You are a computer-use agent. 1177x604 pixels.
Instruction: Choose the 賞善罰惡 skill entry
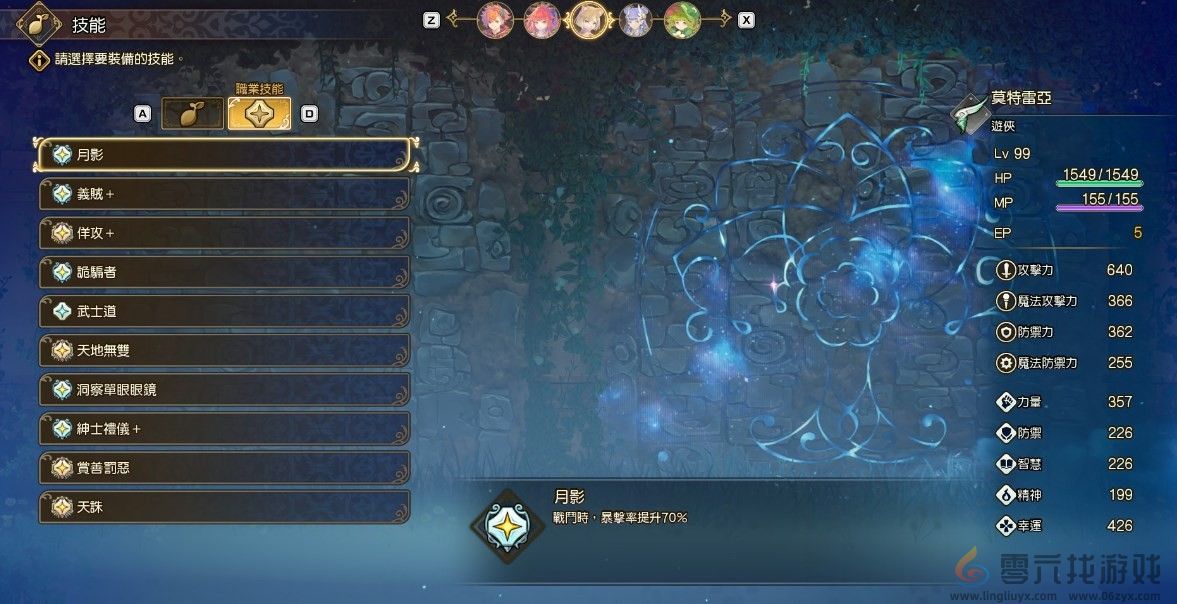click(225, 467)
